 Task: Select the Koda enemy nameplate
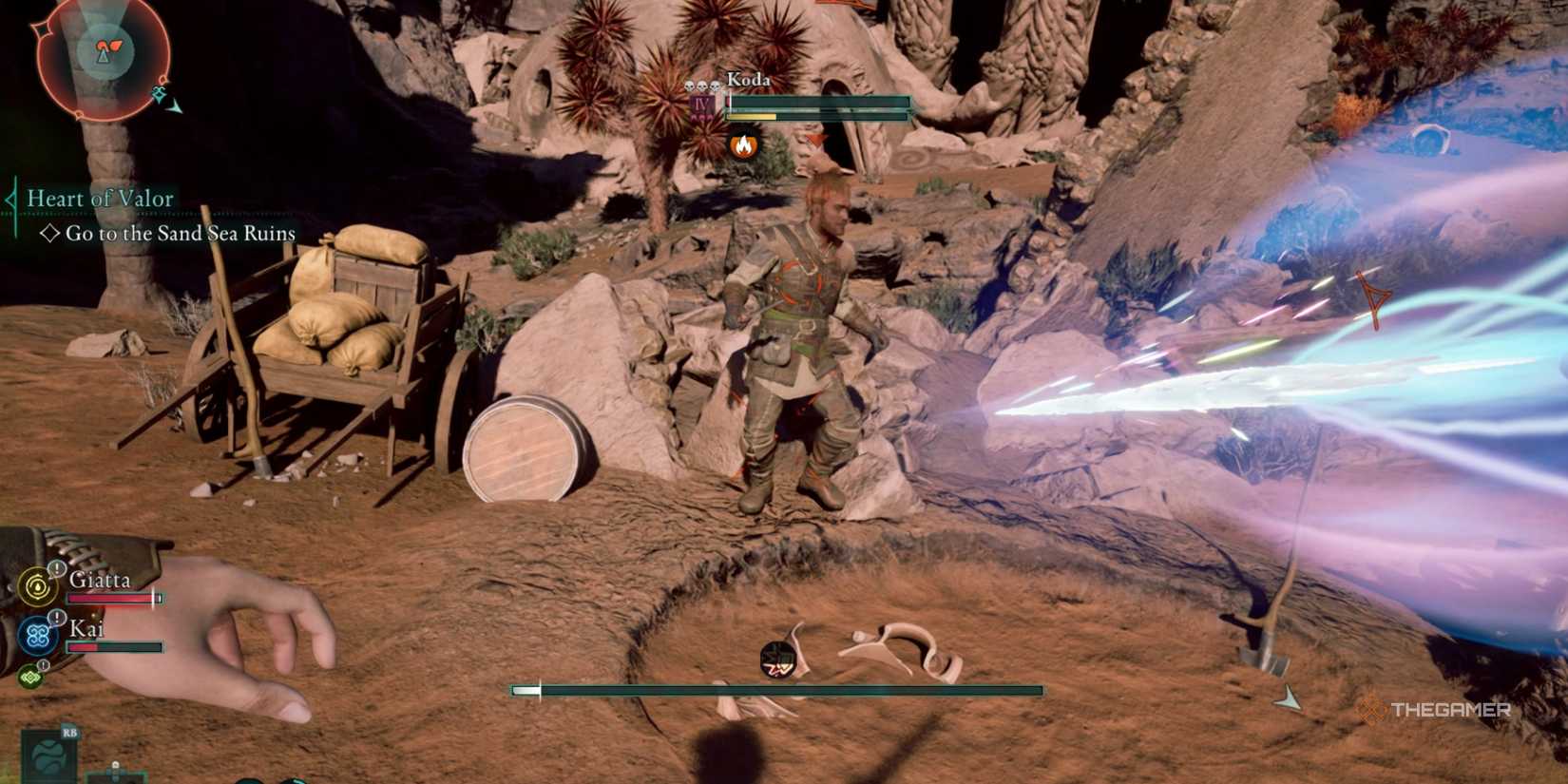(x=751, y=80)
